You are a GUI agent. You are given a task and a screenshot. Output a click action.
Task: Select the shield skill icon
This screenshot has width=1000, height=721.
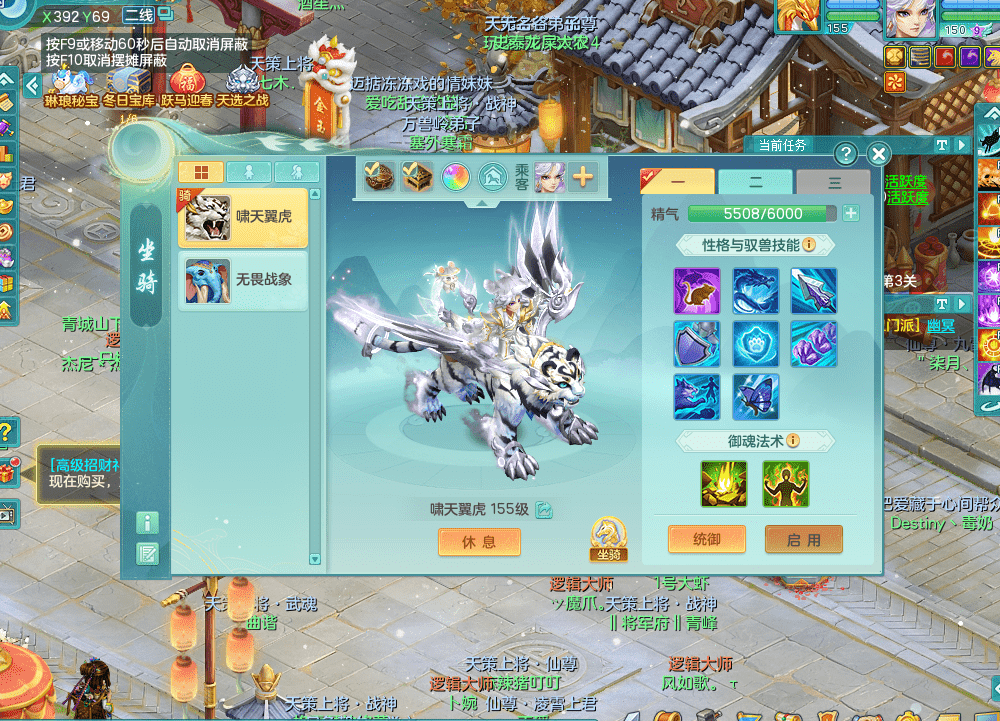point(697,343)
